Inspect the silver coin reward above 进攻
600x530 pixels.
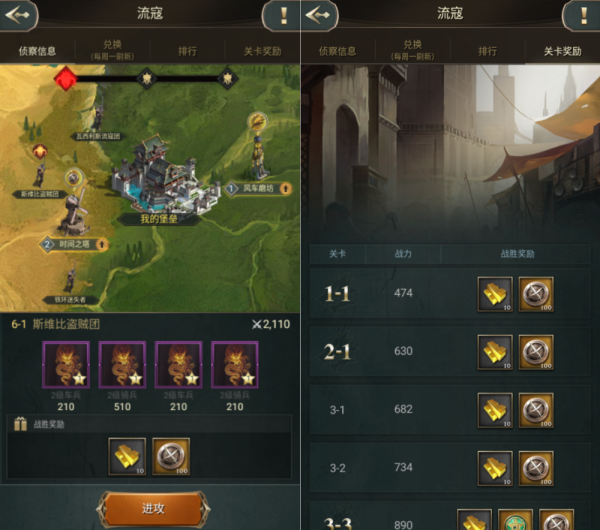coord(170,456)
